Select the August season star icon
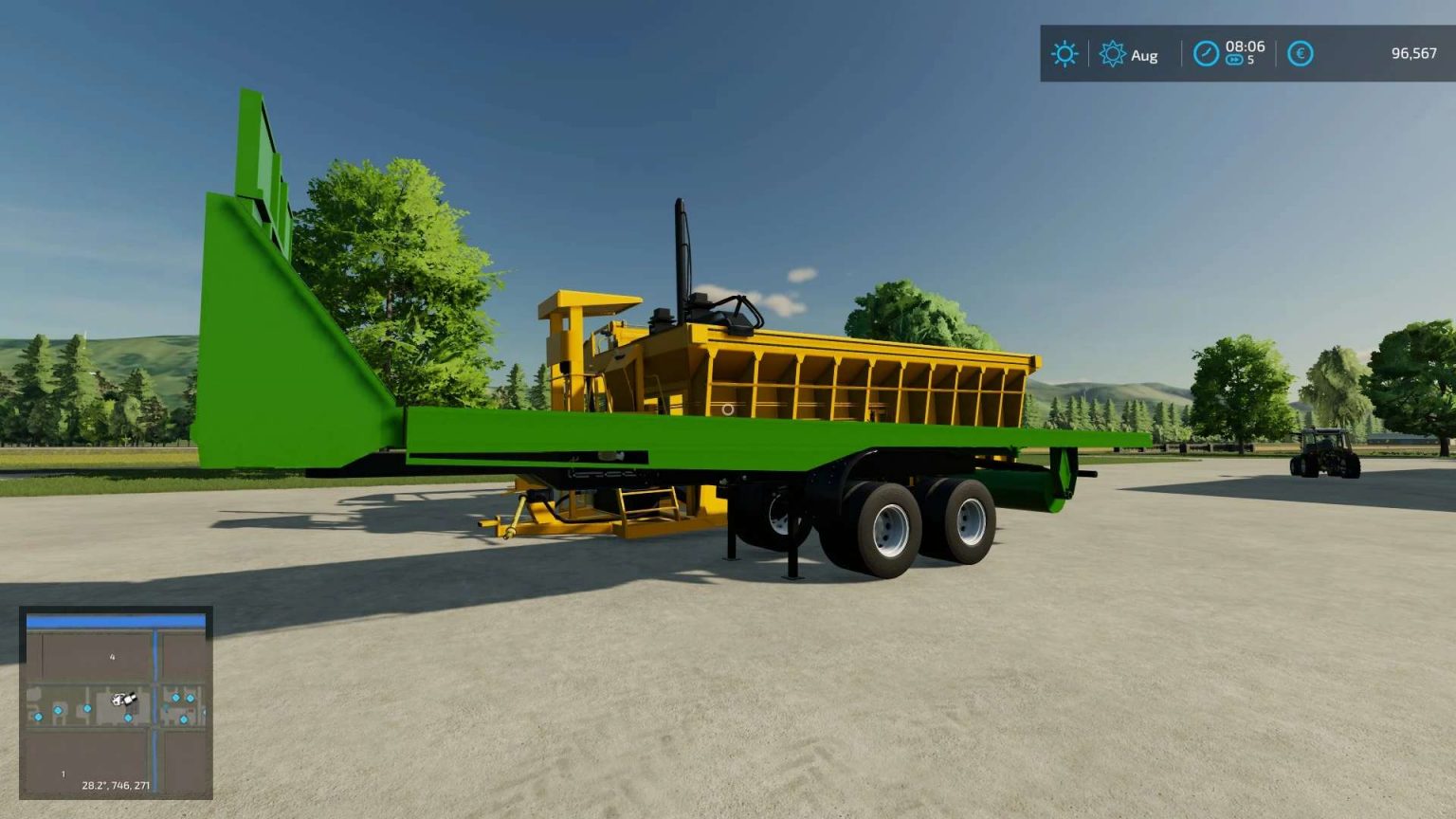The height and width of the screenshot is (819, 1456). point(1113,55)
